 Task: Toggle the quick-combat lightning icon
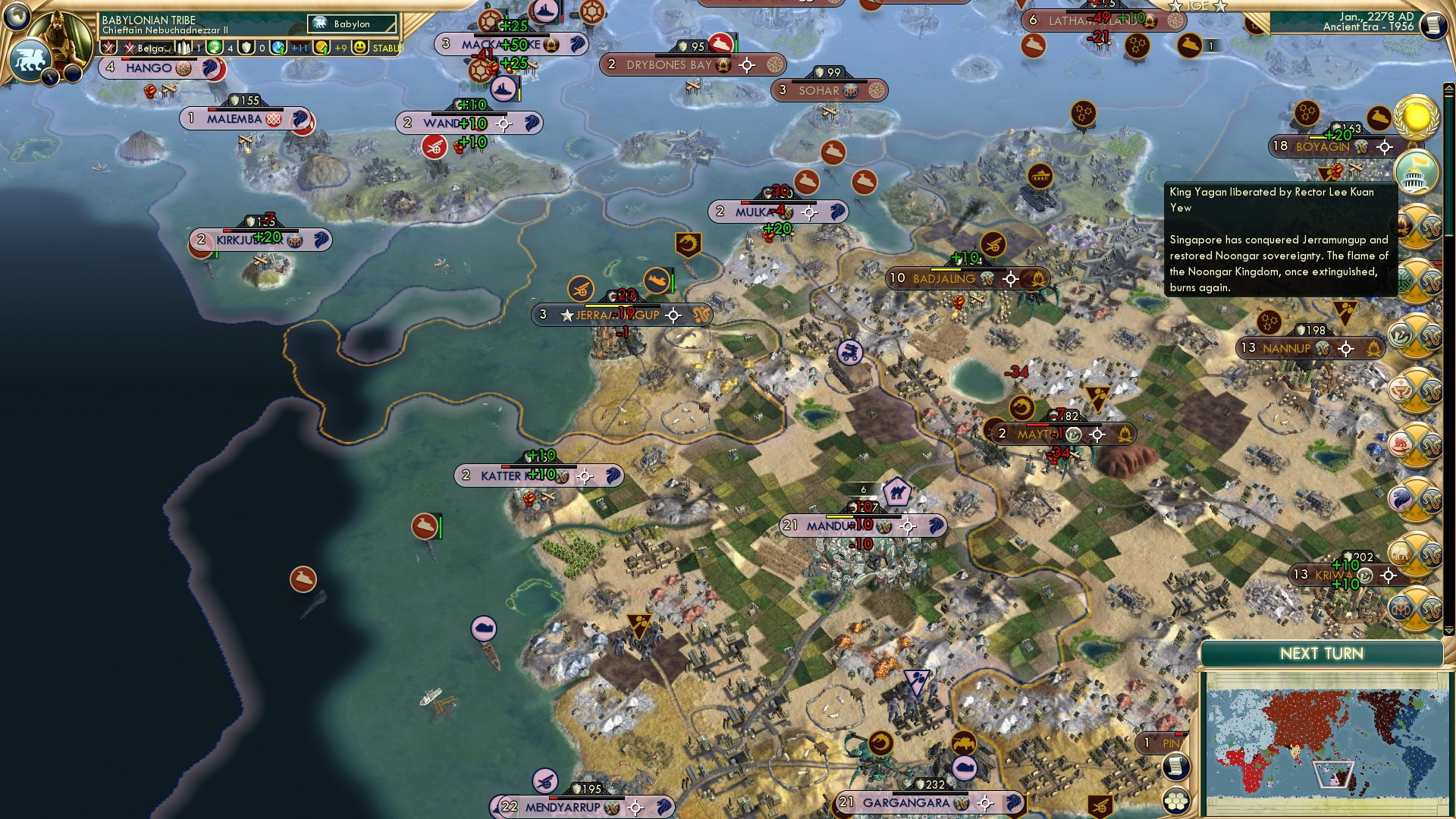coord(51,77)
